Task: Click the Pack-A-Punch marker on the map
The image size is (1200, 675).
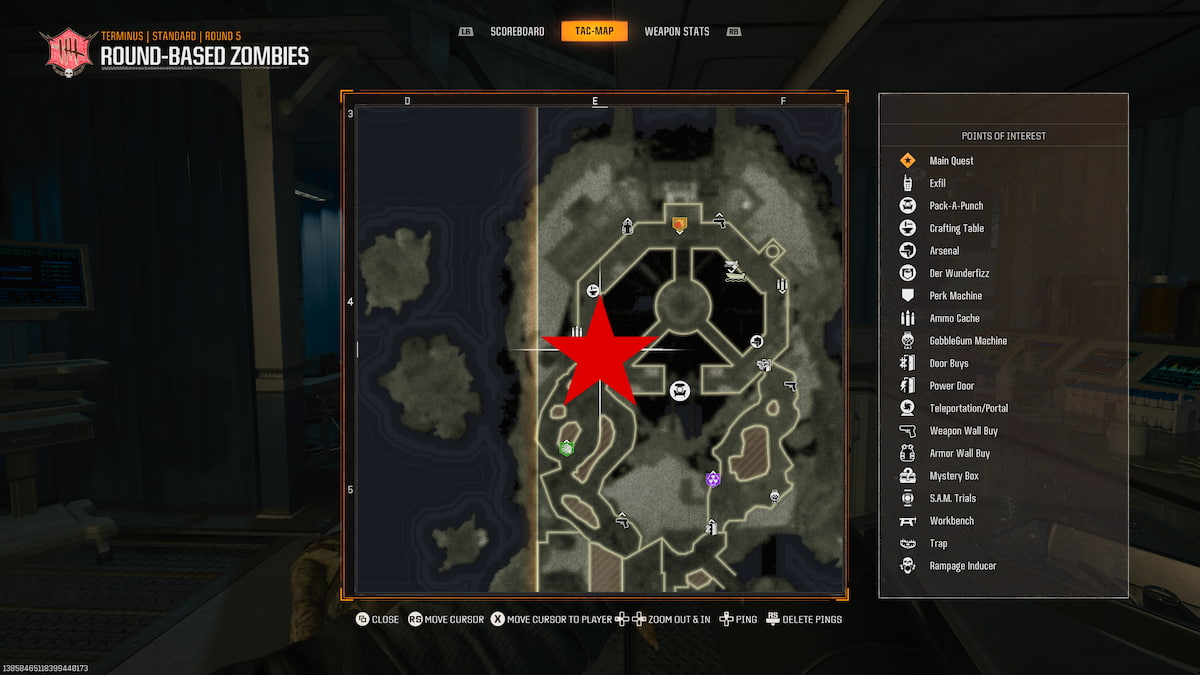Action: click(680, 390)
